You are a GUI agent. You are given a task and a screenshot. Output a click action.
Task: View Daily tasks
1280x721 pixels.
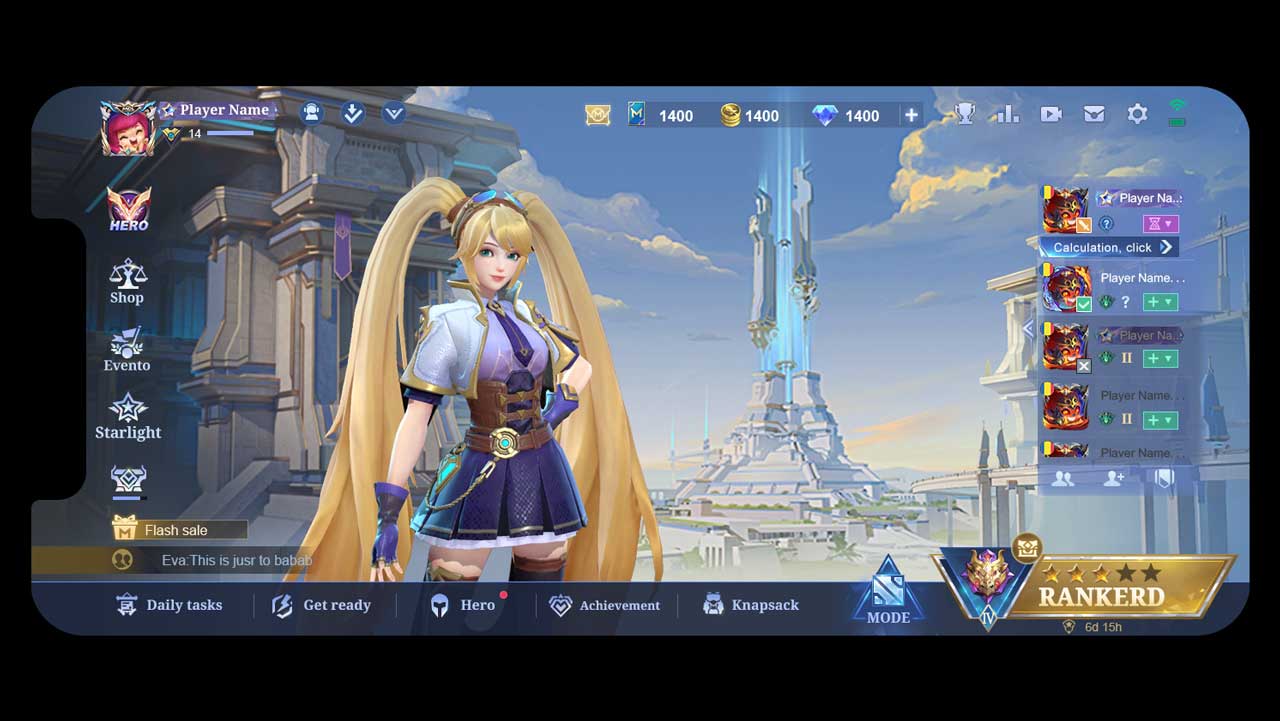point(170,605)
